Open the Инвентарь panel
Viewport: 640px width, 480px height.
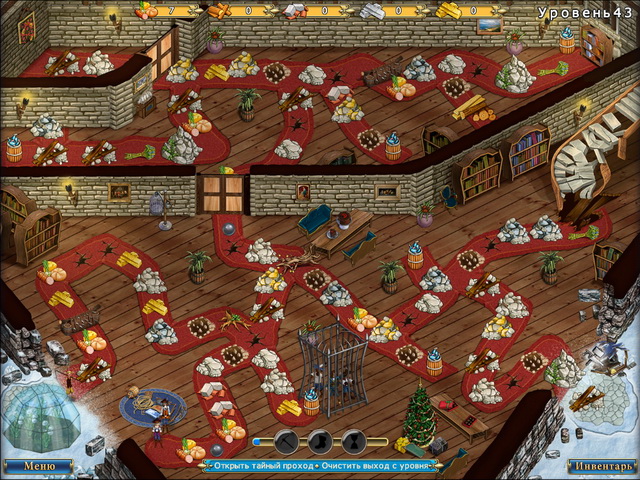click(601, 466)
